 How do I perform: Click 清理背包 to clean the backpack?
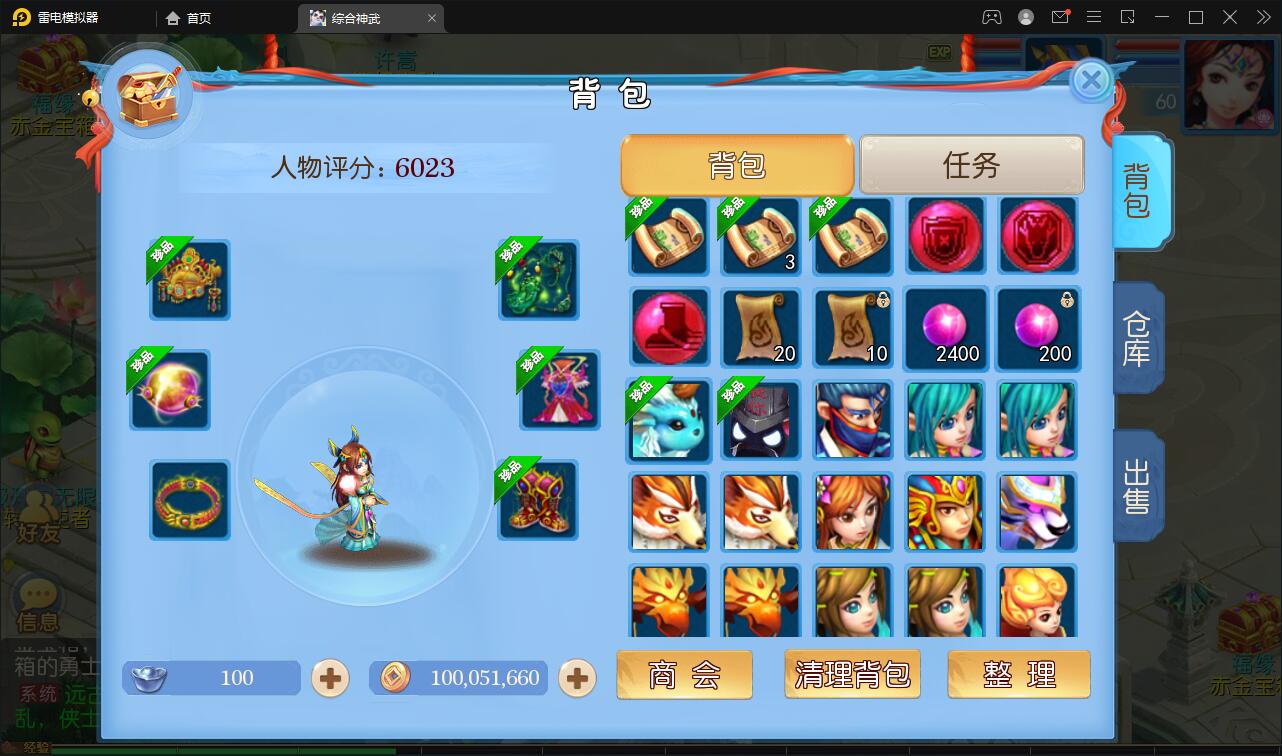click(851, 674)
